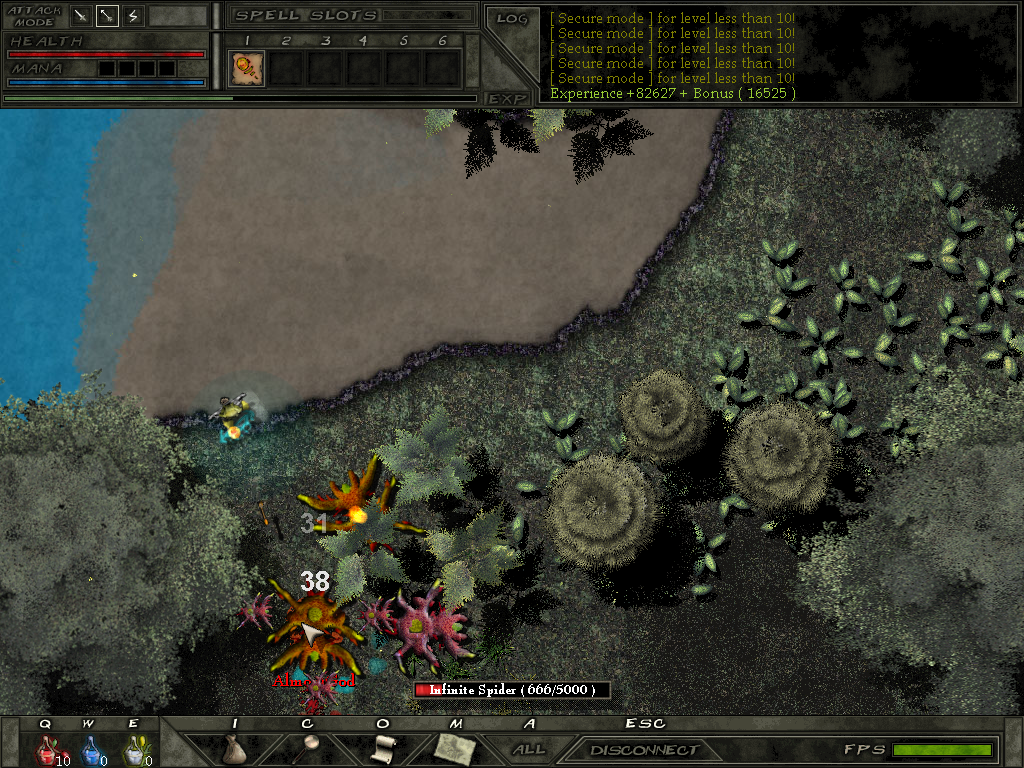
Task: Disconnect from the game
Action: point(644,750)
